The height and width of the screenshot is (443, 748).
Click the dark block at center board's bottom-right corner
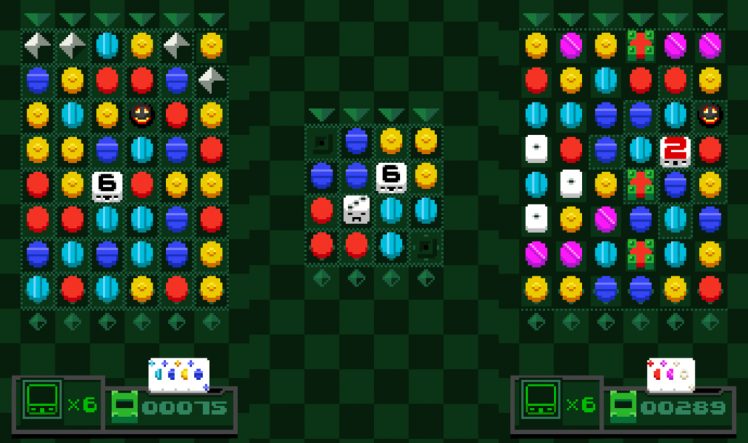[x=426, y=245]
